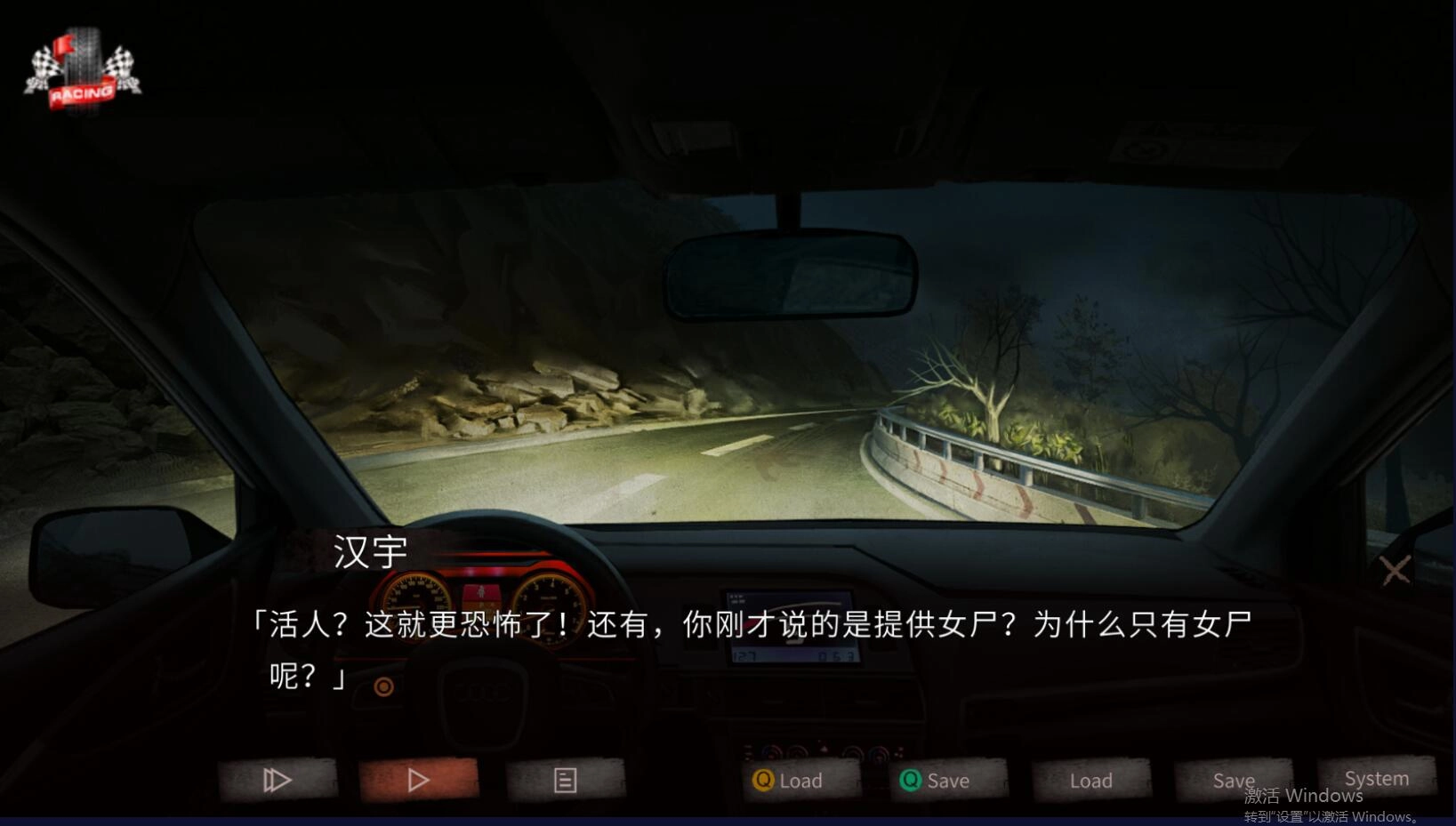Click the steering wheel emblem
This screenshot has width=1456, height=826.
tap(483, 694)
